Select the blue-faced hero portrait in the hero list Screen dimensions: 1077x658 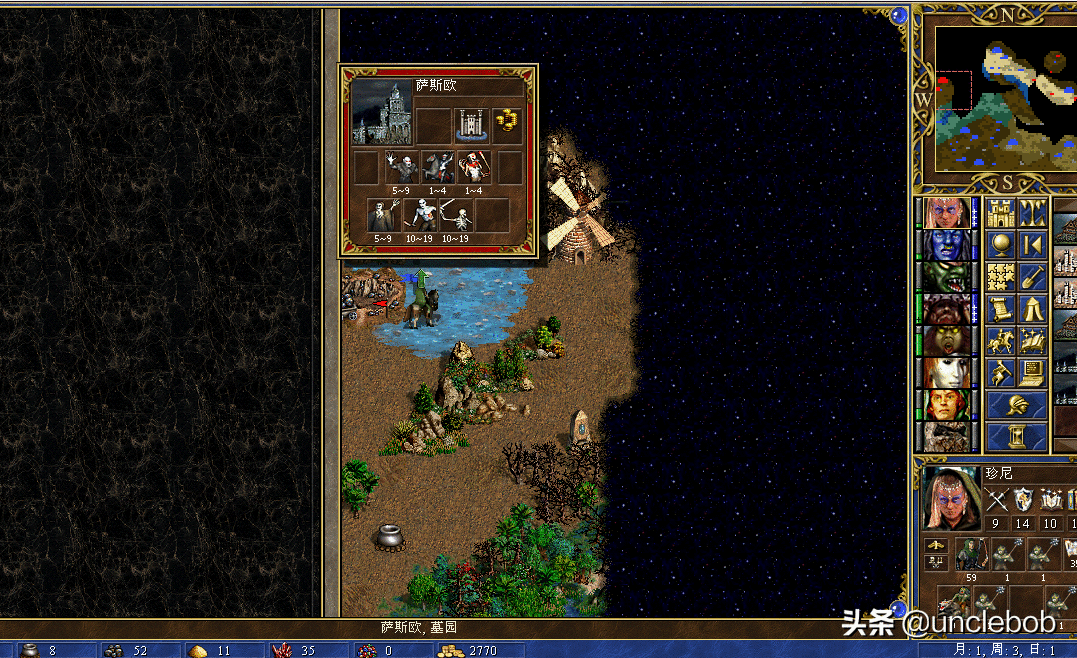pyautogui.click(x=945, y=245)
